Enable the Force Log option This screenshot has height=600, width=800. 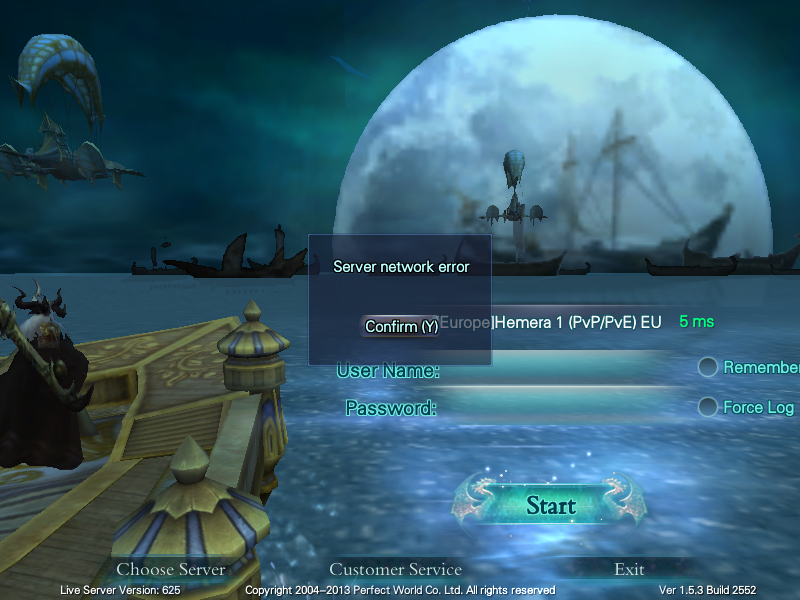click(708, 407)
